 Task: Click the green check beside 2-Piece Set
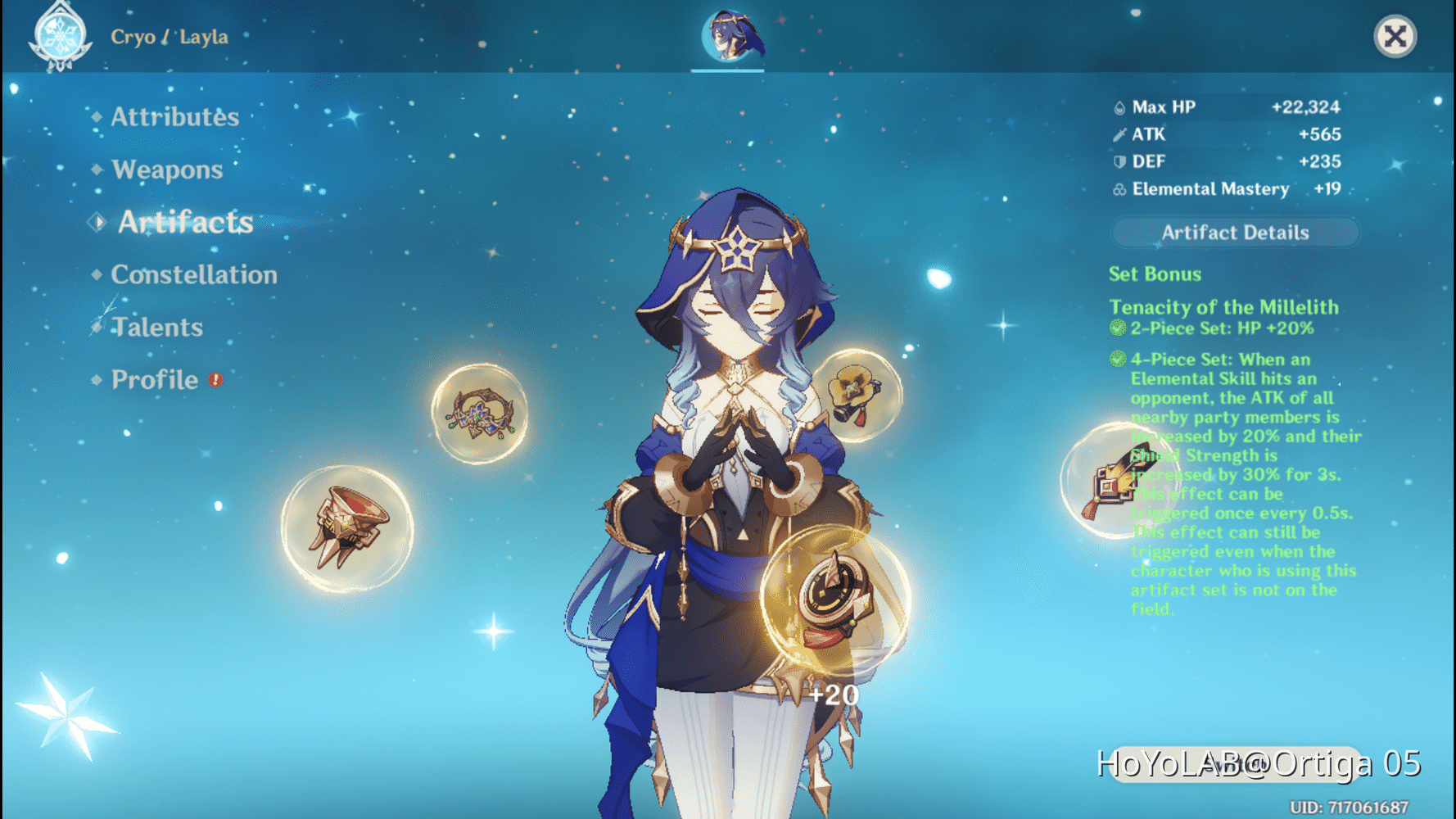coord(1117,328)
